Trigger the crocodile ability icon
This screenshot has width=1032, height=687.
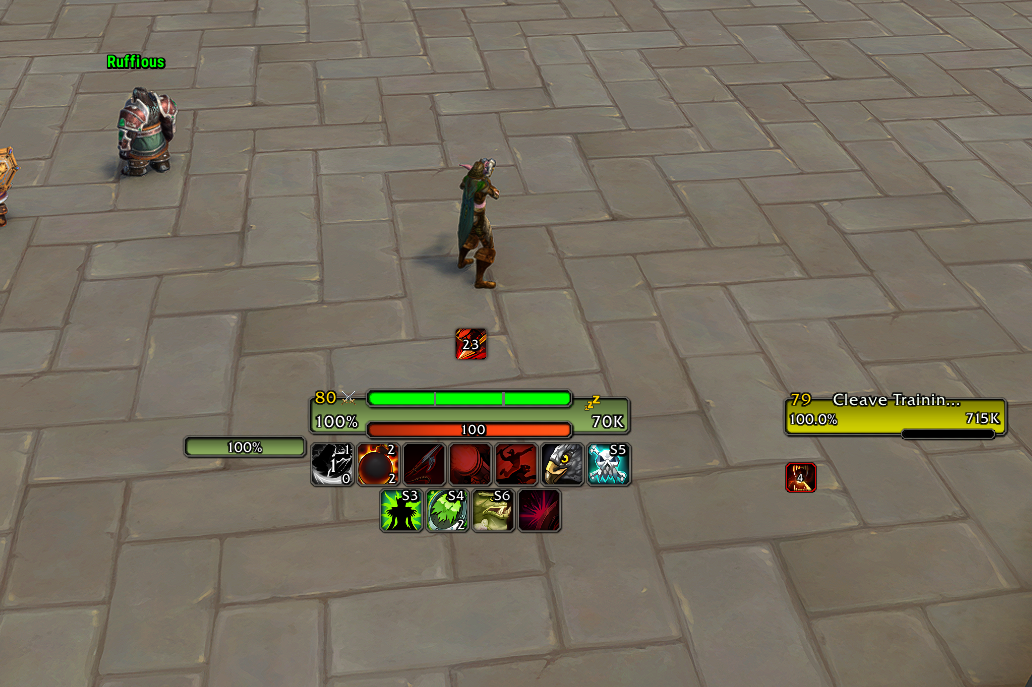493,510
